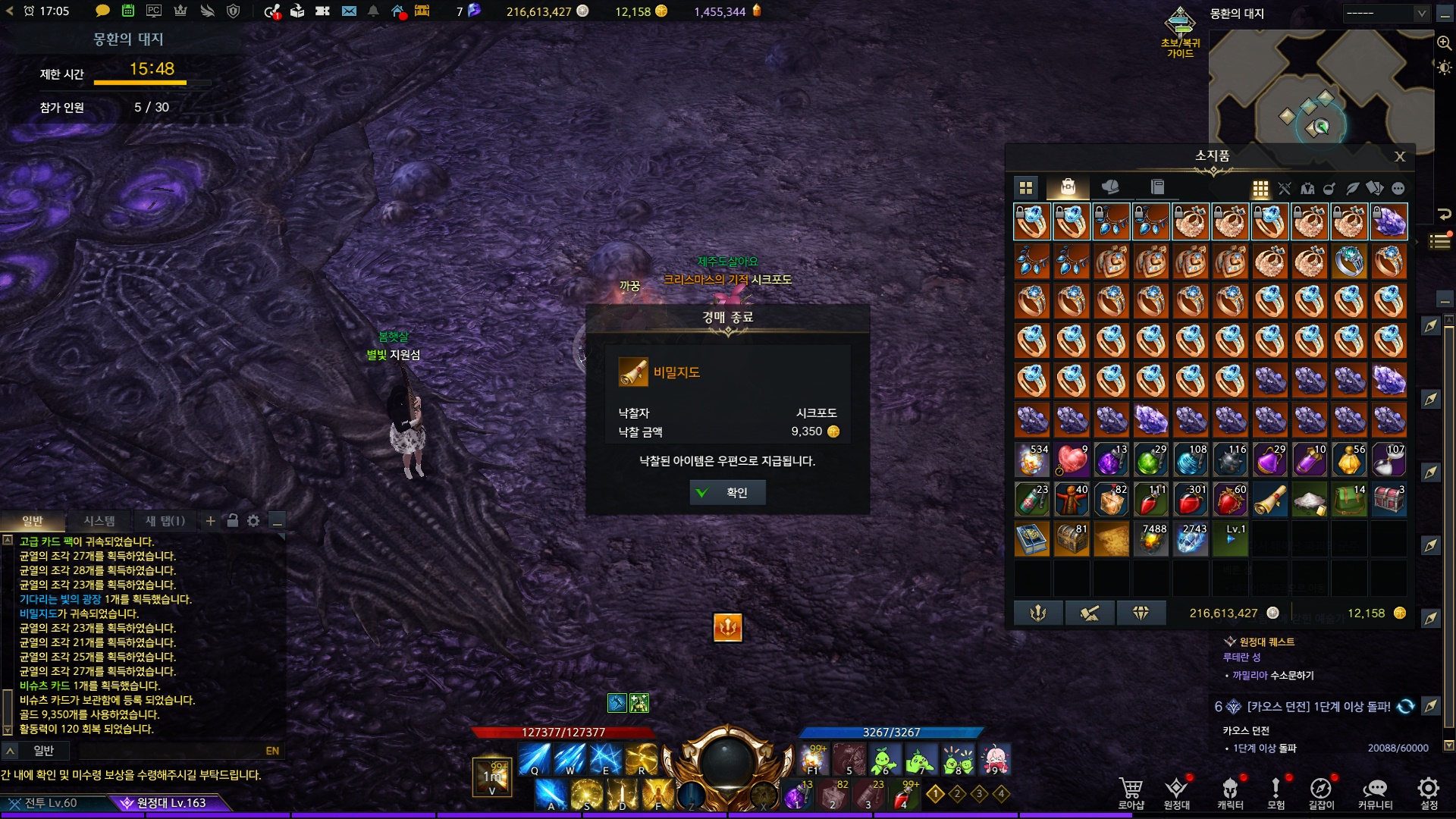Open the mail envelope icon
1456x819 pixels.
[x=349, y=11]
